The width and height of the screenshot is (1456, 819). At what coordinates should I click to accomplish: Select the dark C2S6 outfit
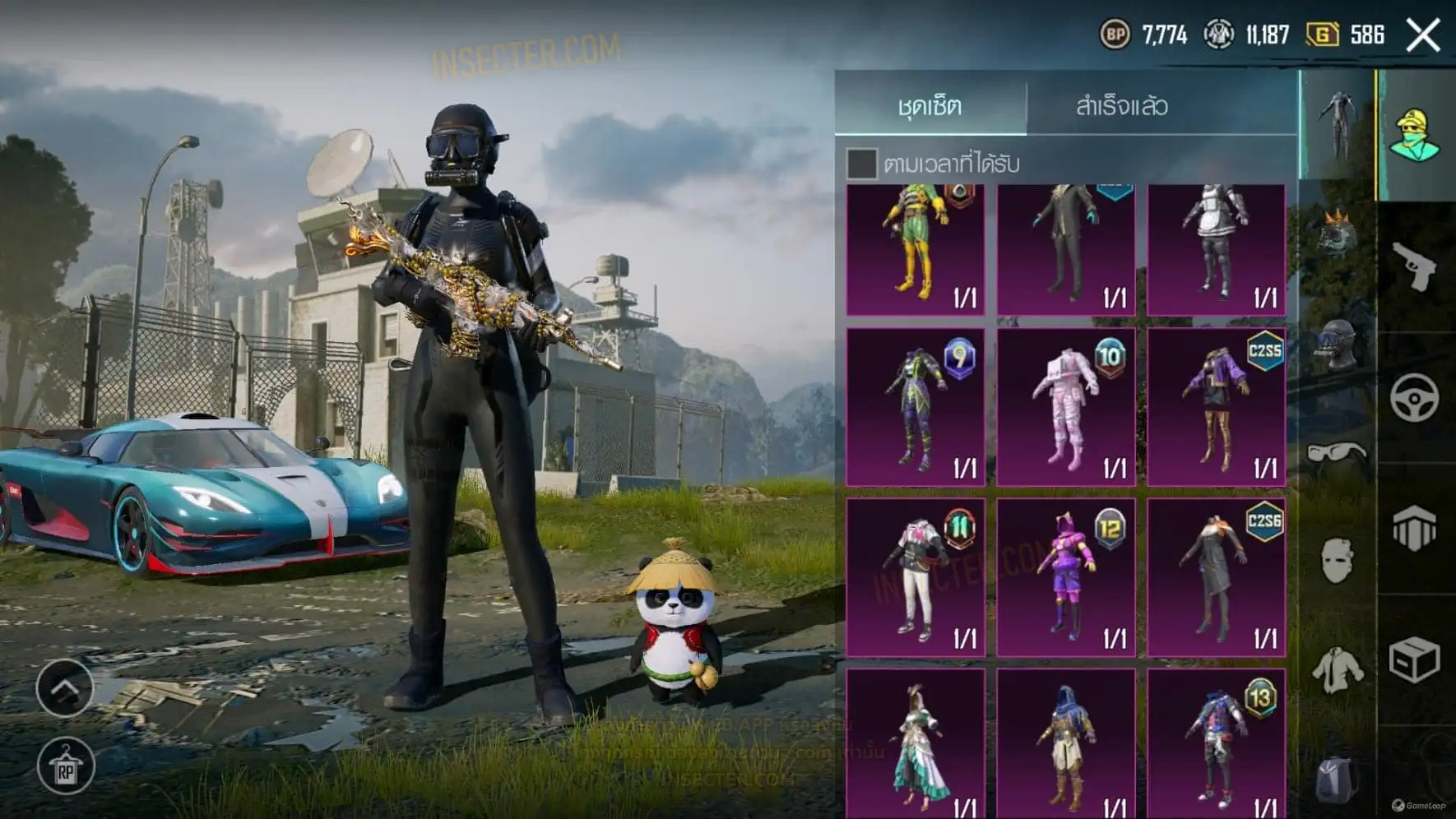point(1216,576)
